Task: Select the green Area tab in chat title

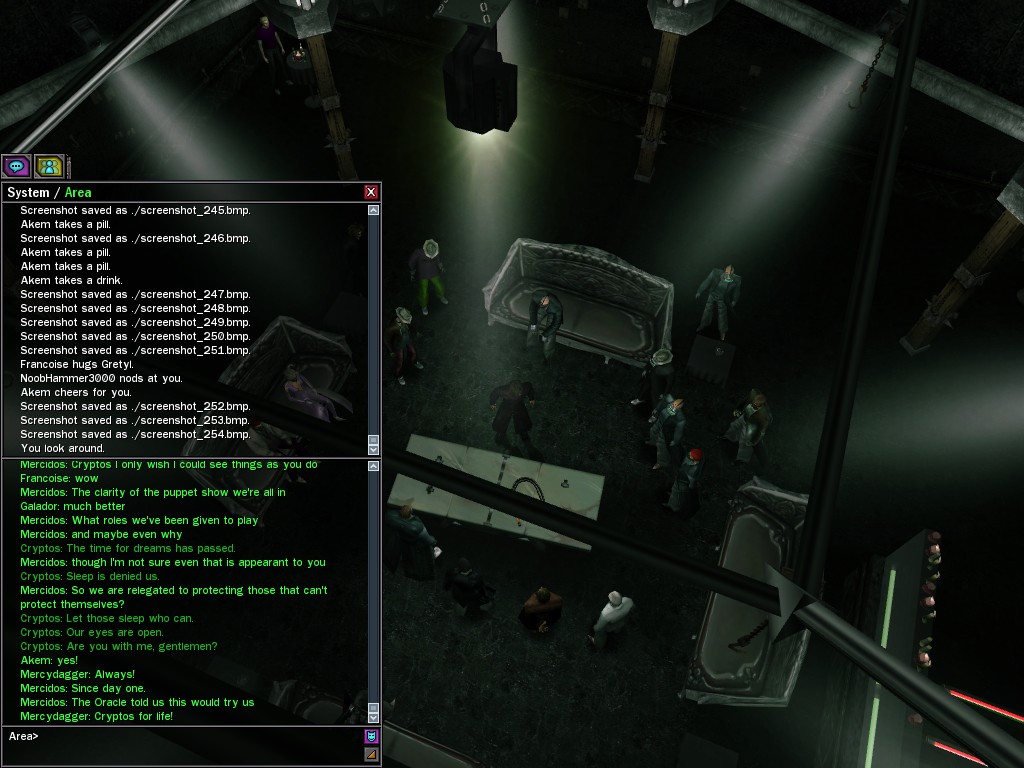Action: click(78, 192)
